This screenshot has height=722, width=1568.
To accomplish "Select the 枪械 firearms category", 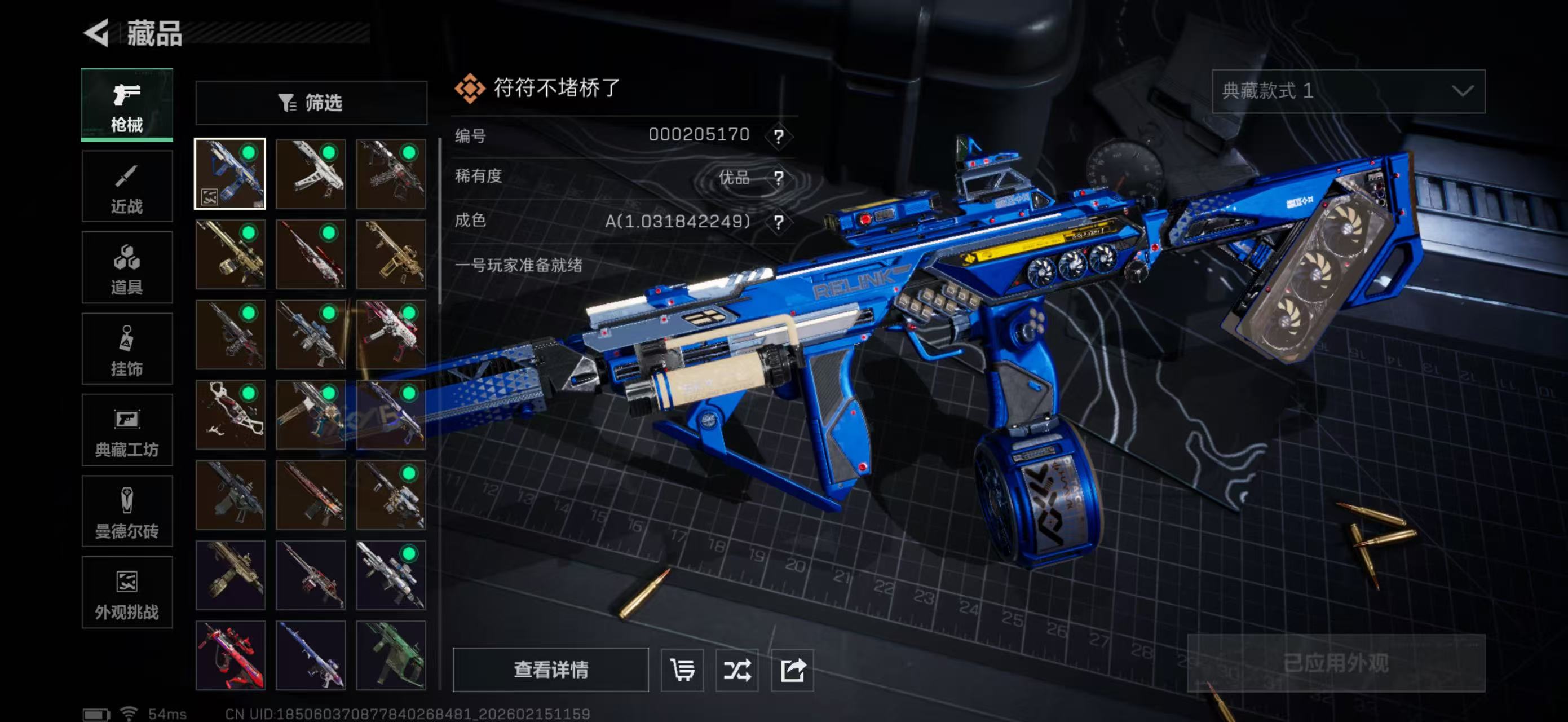I will pyautogui.click(x=127, y=105).
